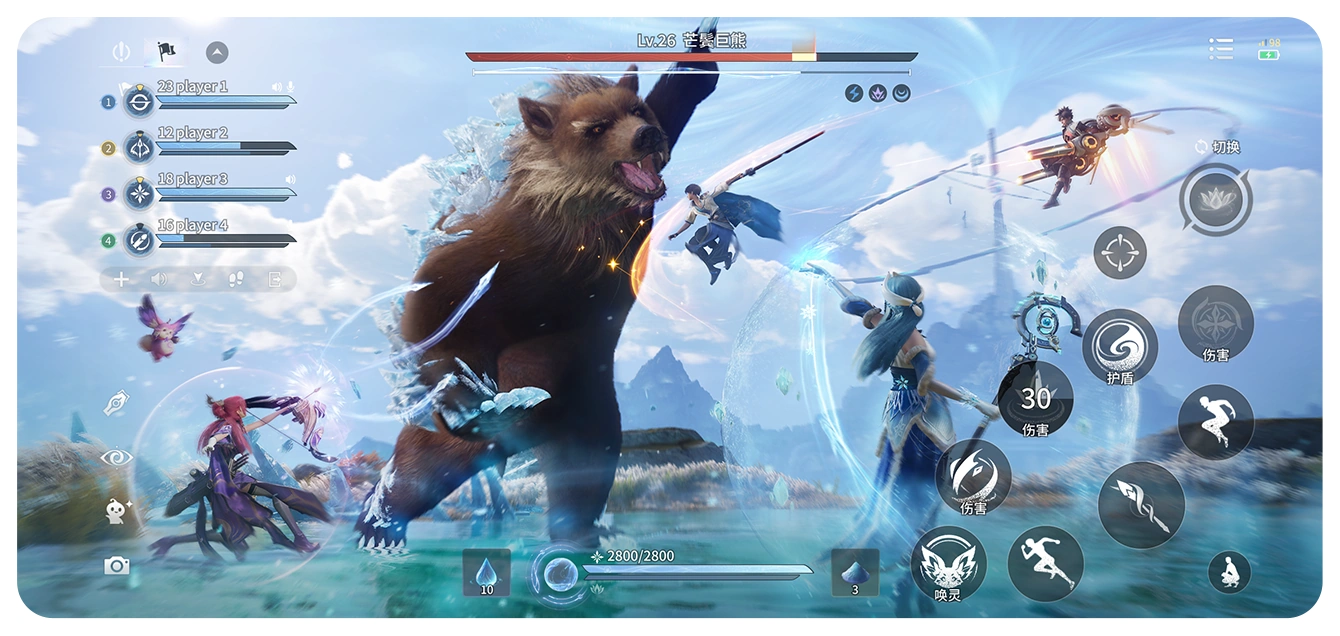Leave the team using the exit icon
Viewport: 1340px width, 636px height.
(274, 280)
